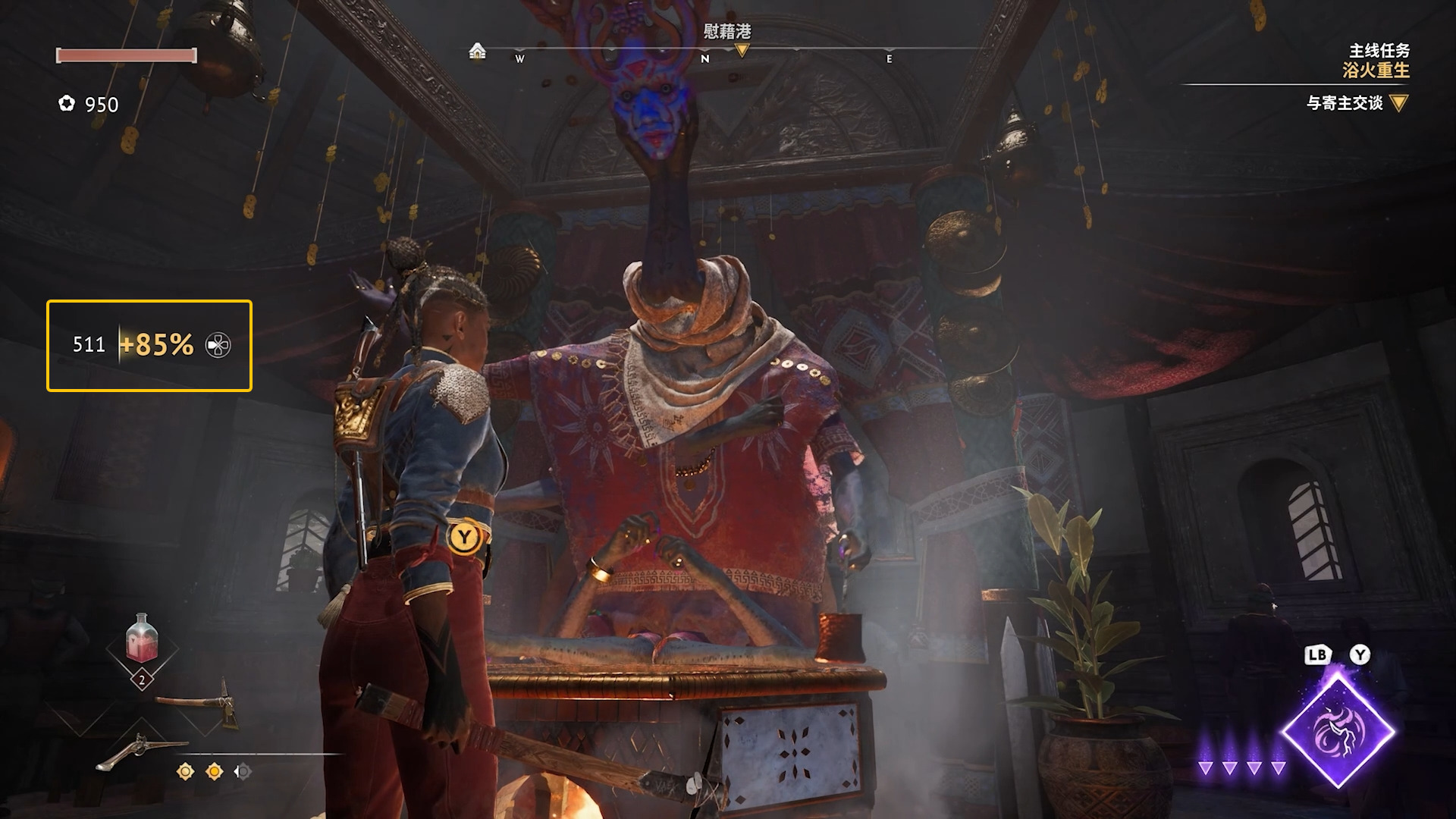Open the main quest 浴火重生 tracker
The height and width of the screenshot is (819, 1456).
pyautogui.click(x=1375, y=70)
